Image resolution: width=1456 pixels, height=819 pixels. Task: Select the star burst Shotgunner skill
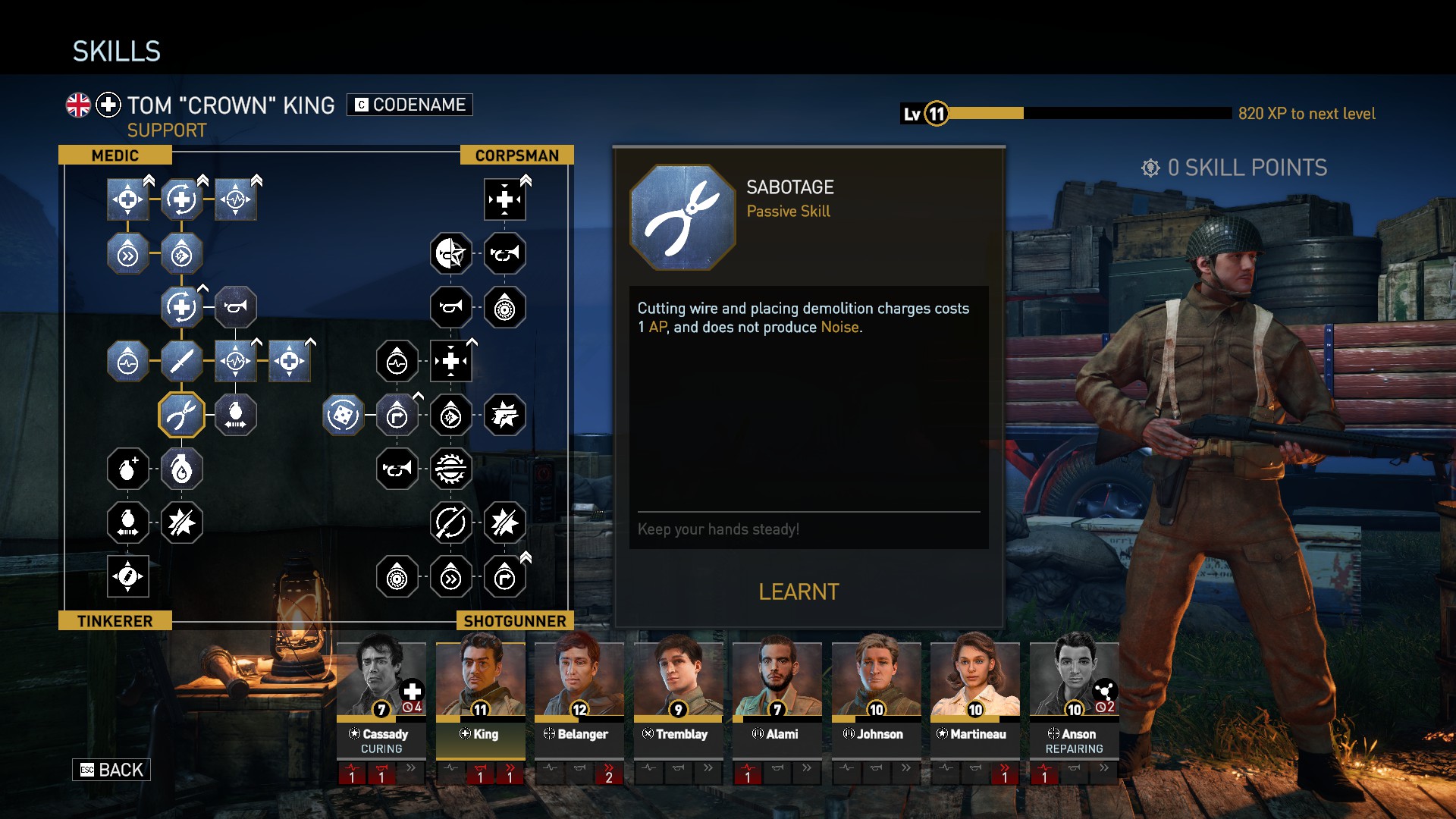point(504,522)
